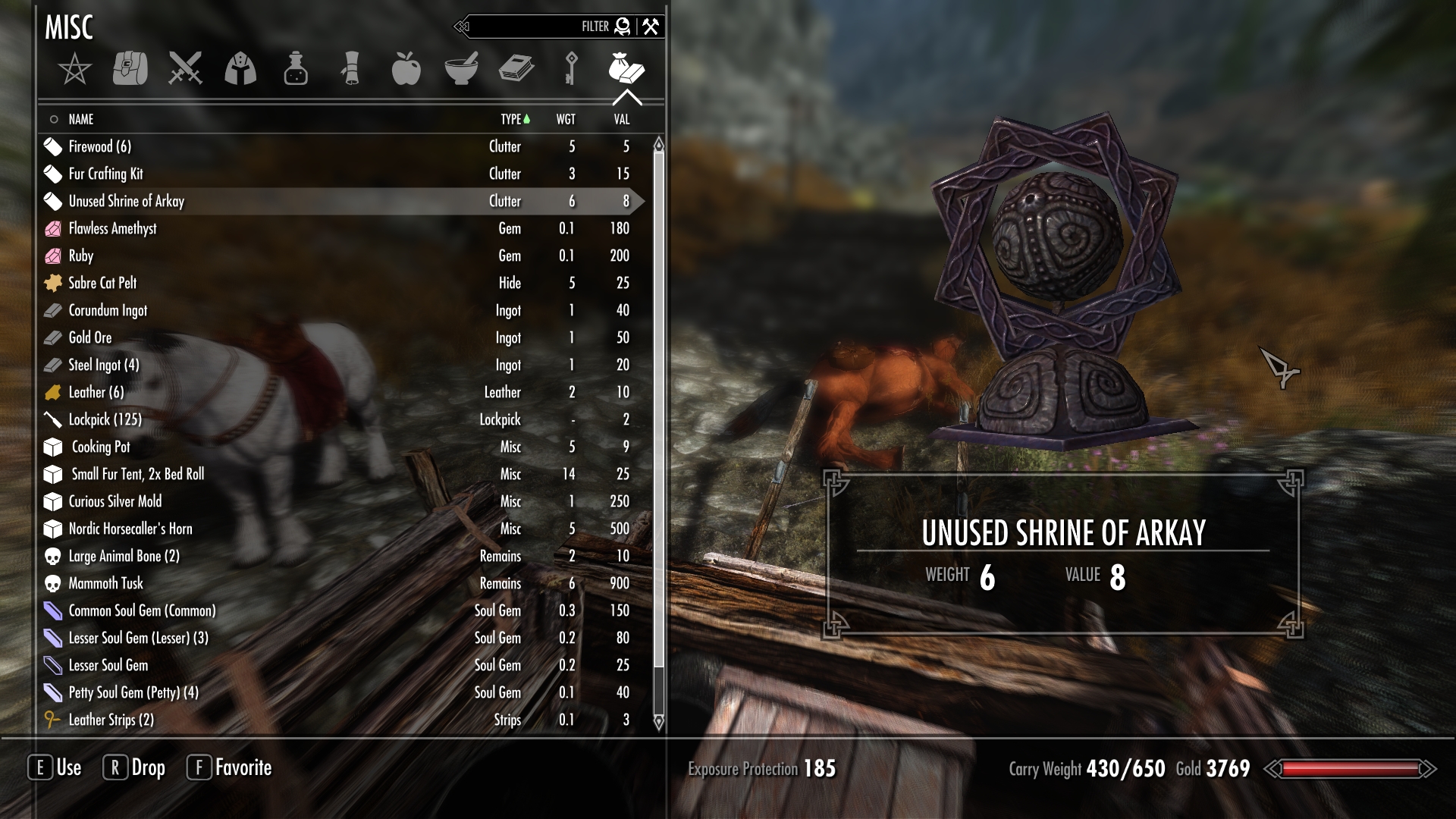This screenshot has height=819, width=1456.
Task: Select the Mammoth Tusk row
Action: pyautogui.click(x=105, y=583)
